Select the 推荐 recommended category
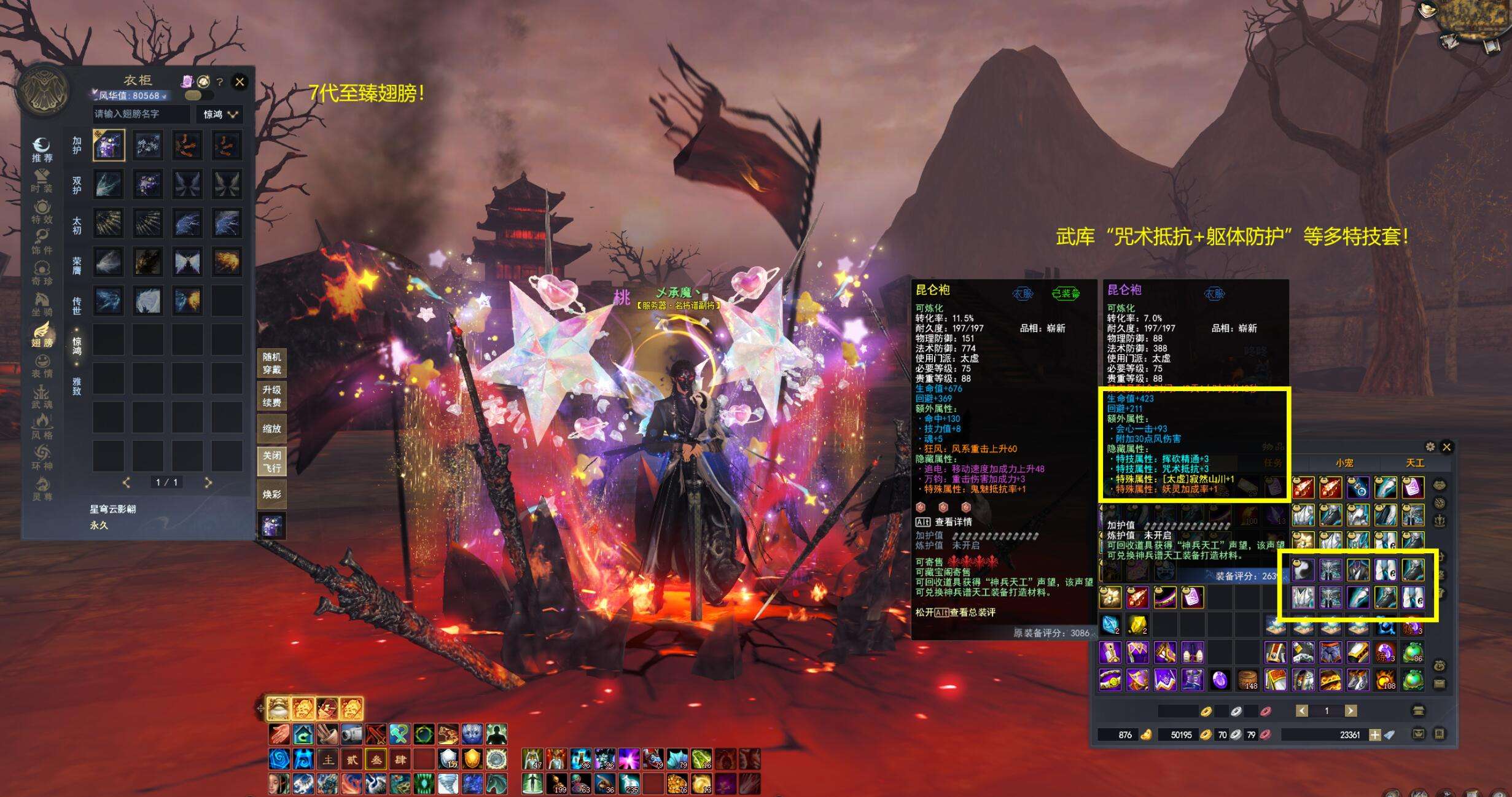Image resolution: width=1512 pixels, height=797 pixels. point(42,149)
